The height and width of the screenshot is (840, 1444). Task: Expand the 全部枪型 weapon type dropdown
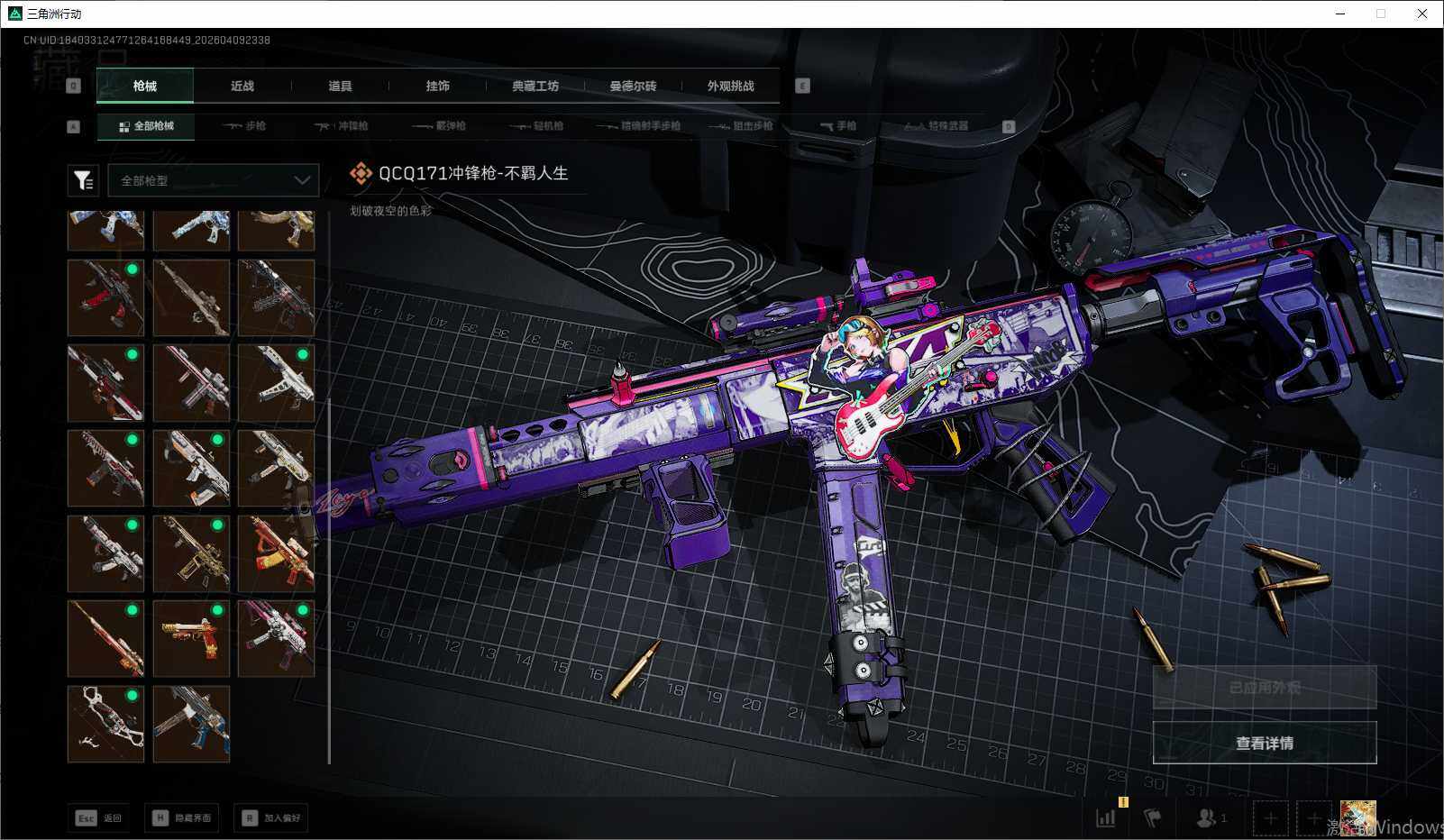pyautogui.click(x=214, y=180)
